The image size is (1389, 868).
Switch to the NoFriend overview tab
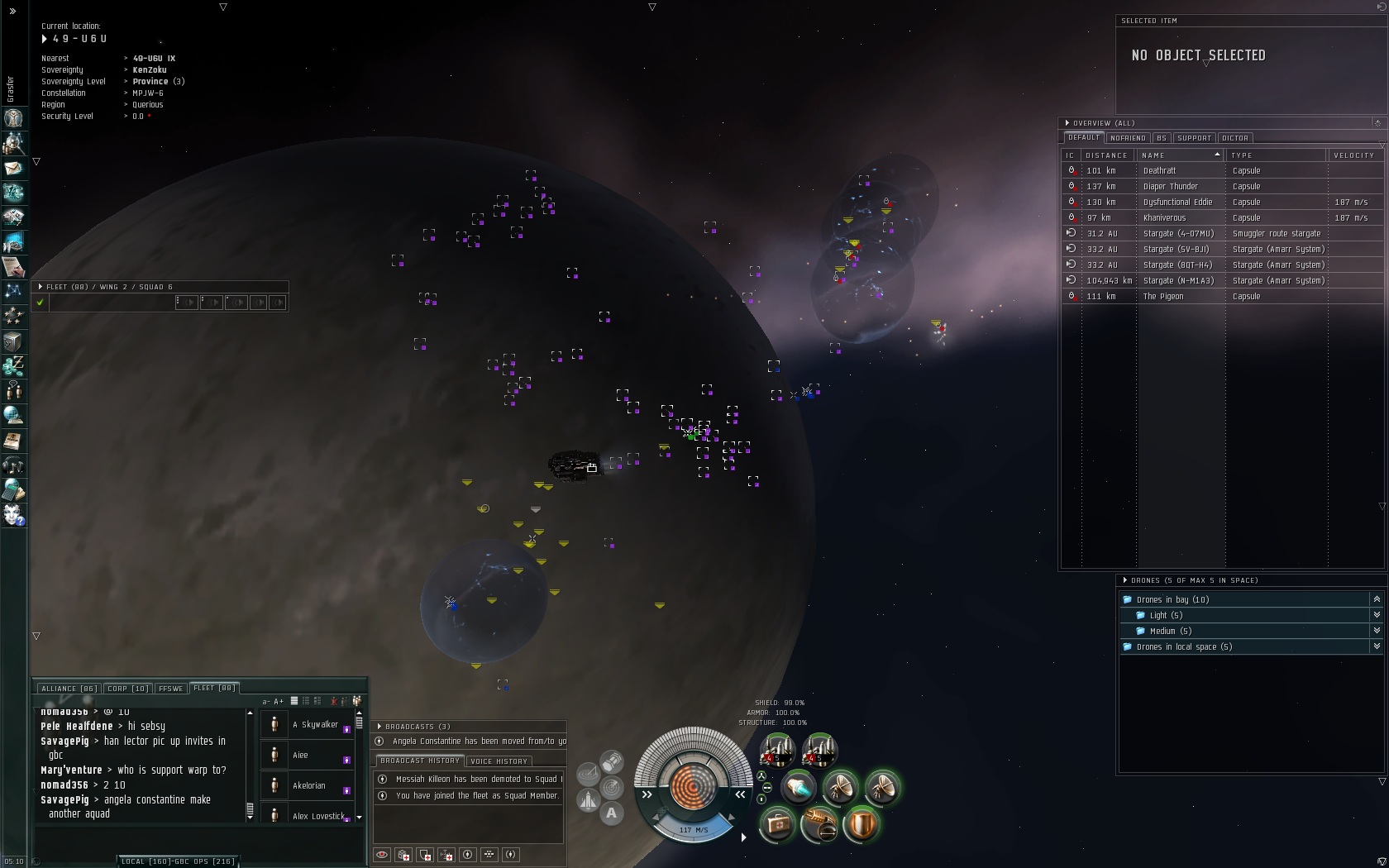(x=1128, y=138)
